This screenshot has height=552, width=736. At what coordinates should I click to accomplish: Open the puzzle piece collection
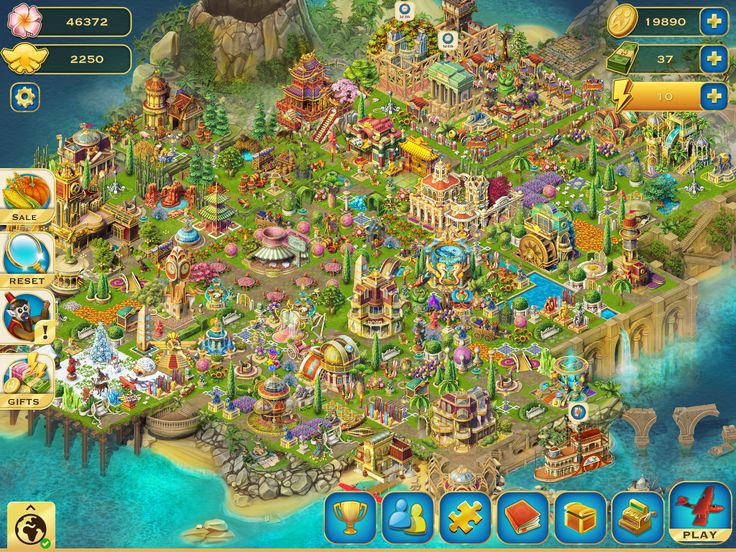coord(465,517)
